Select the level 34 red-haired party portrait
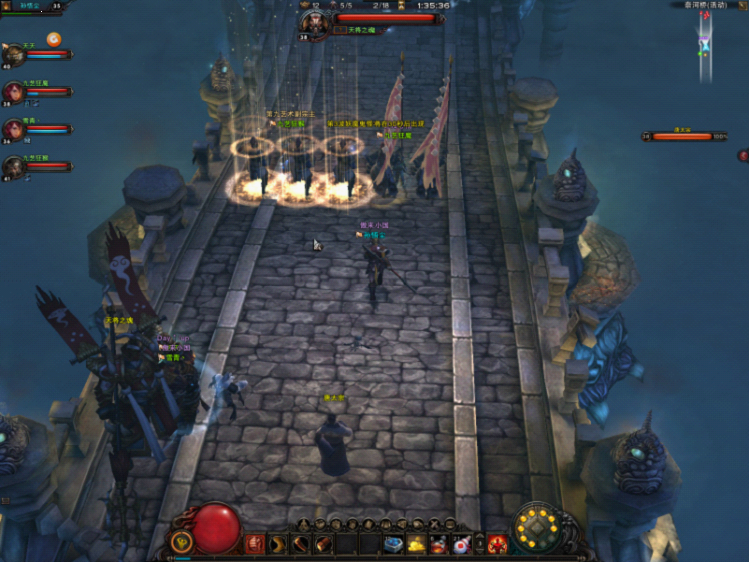The image size is (749, 562). (13, 129)
